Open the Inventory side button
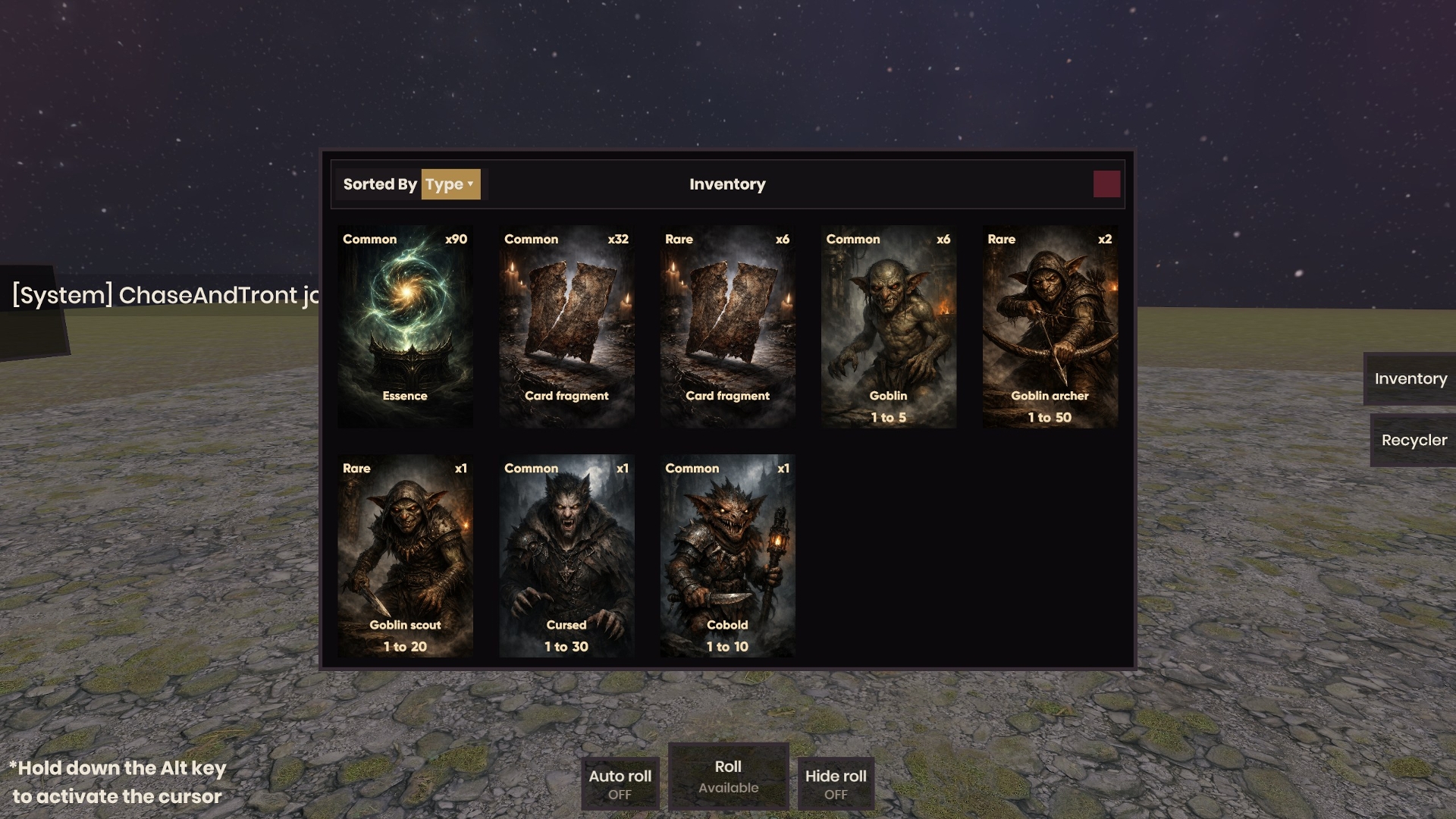The image size is (1456, 819). [x=1410, y=378]
